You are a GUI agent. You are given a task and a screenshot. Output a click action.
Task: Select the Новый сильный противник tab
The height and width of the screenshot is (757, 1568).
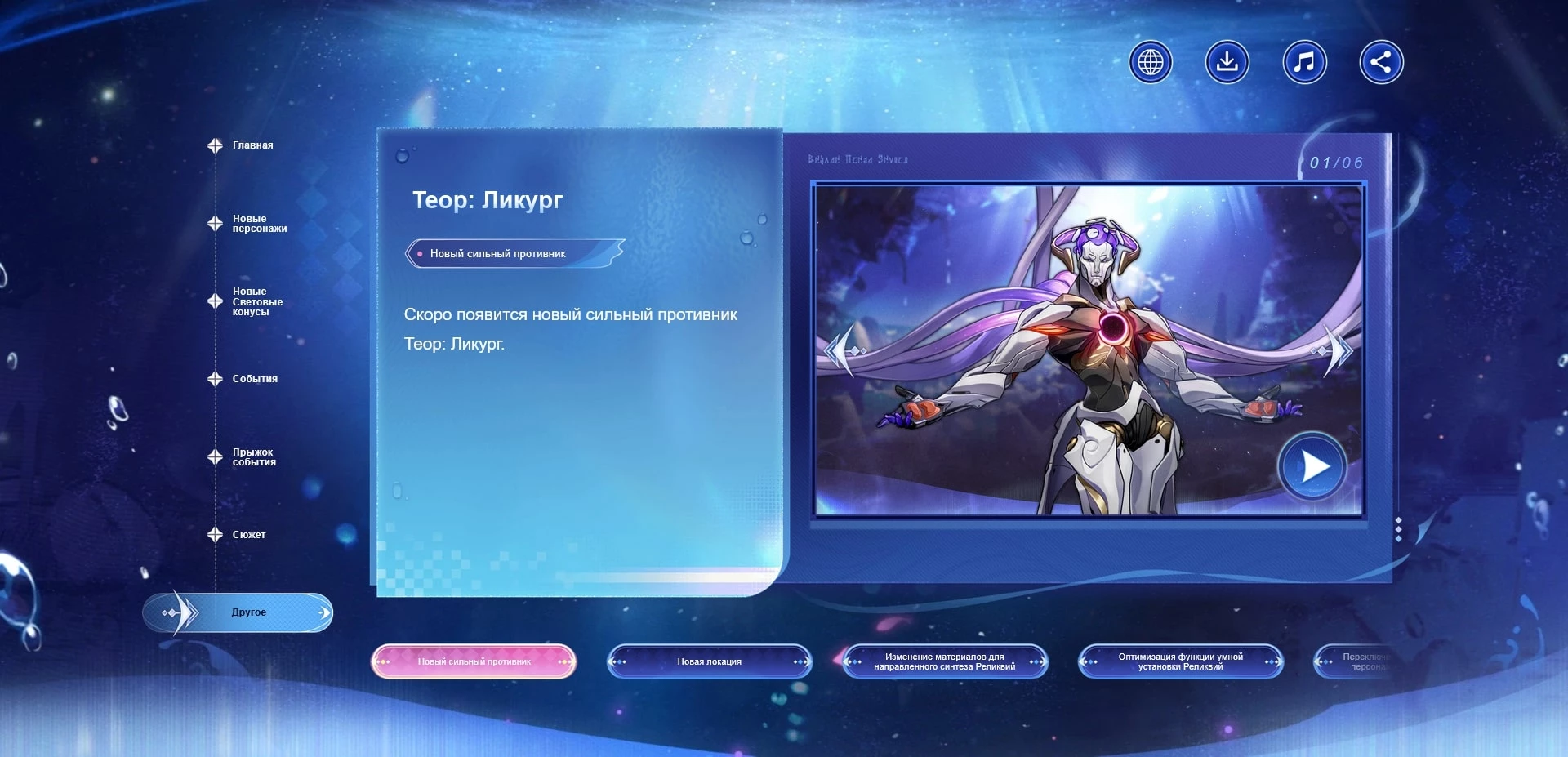[474, 661]
